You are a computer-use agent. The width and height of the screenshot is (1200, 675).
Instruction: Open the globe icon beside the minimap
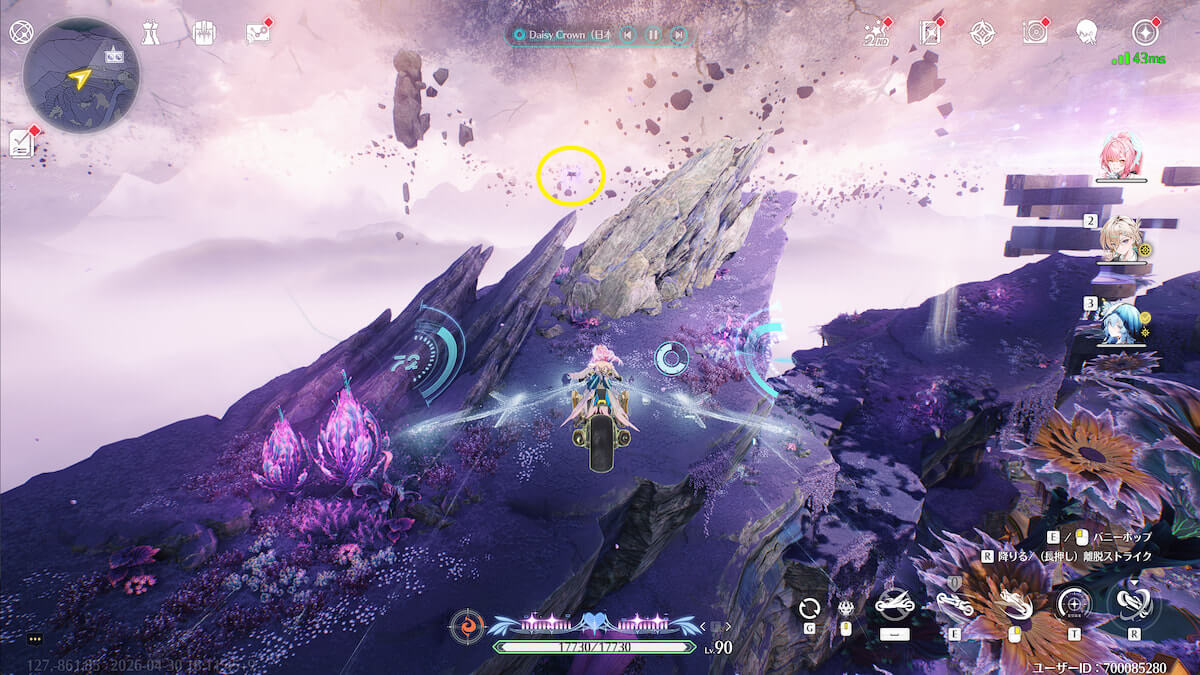(x=20, y=31)
